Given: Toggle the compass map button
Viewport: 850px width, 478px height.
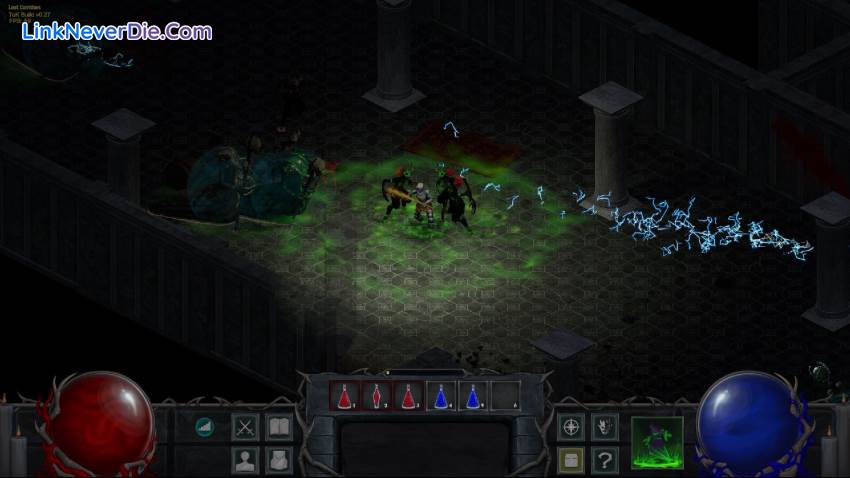Looking at the screenshot, I should [x=571, y=427].
